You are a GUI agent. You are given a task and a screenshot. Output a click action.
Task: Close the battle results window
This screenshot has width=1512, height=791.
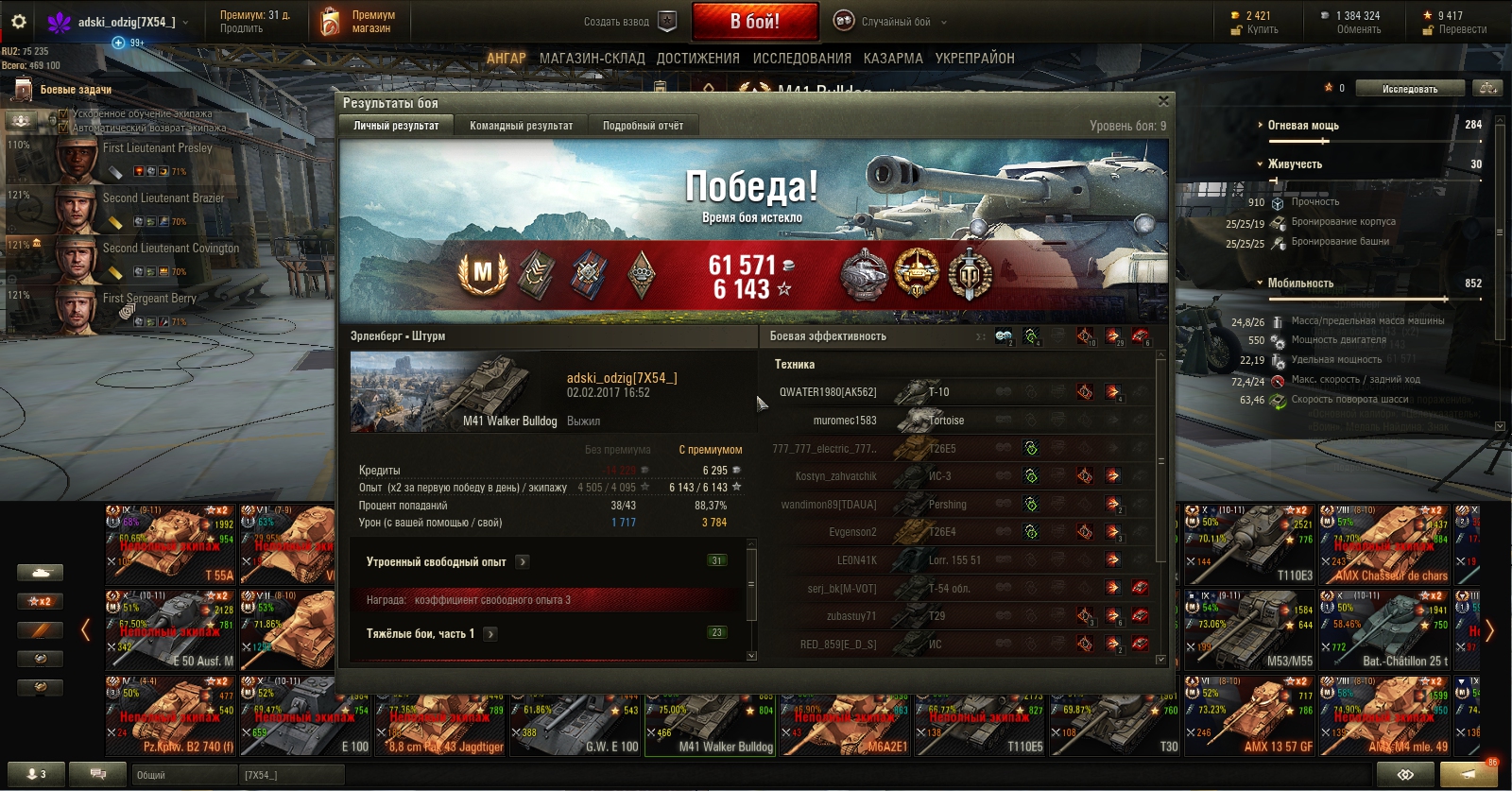tap(1163, 101)
